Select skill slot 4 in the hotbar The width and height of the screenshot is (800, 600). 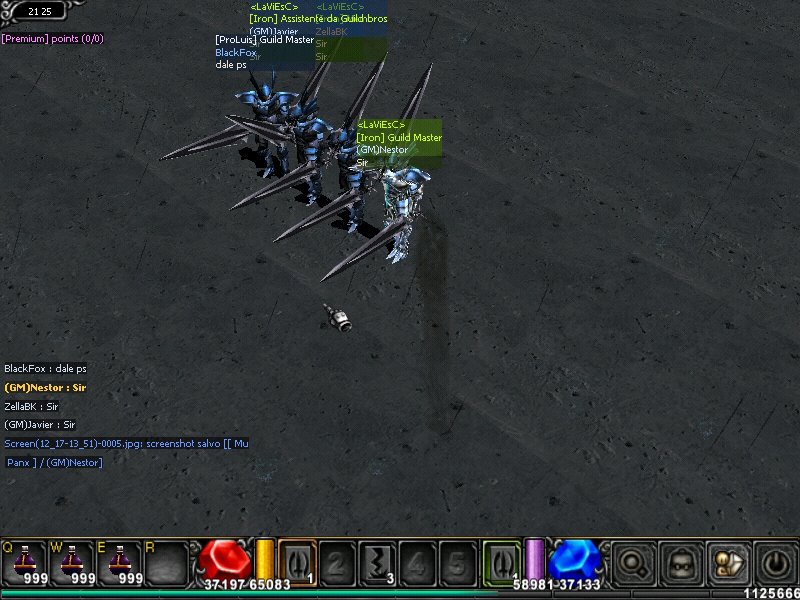(x=418, y=564)
